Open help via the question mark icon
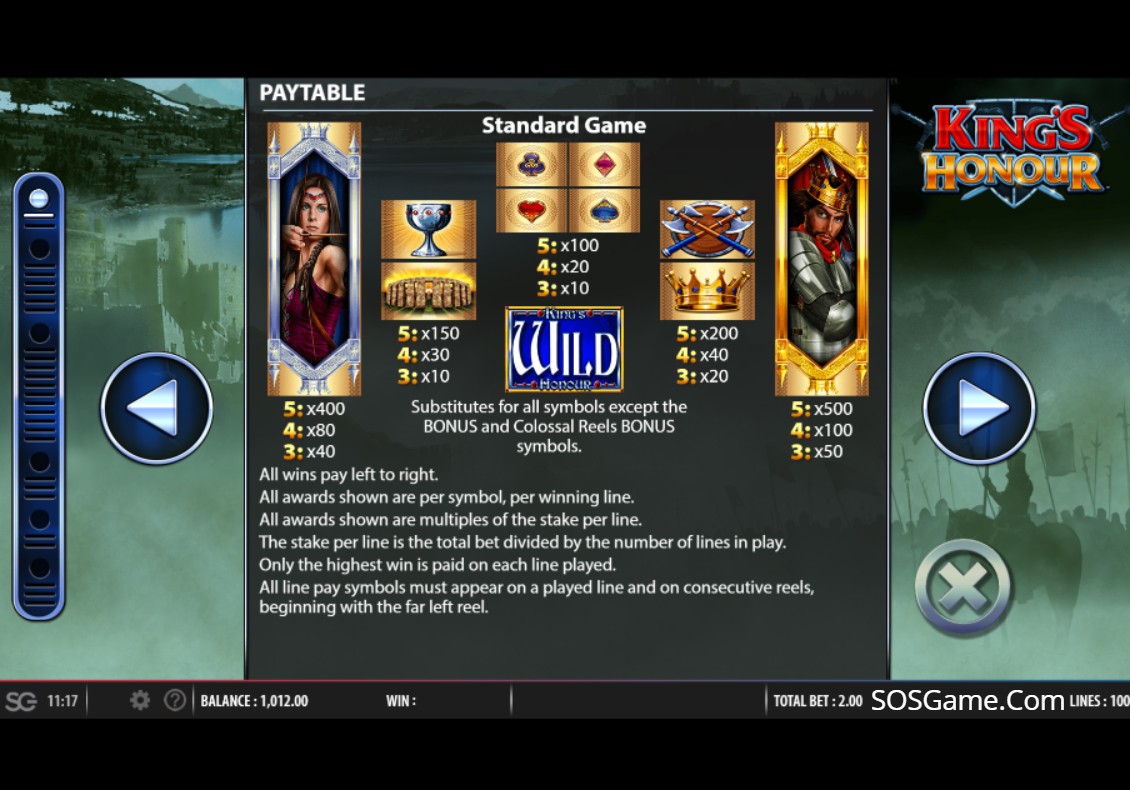 [x=175, y=701]
